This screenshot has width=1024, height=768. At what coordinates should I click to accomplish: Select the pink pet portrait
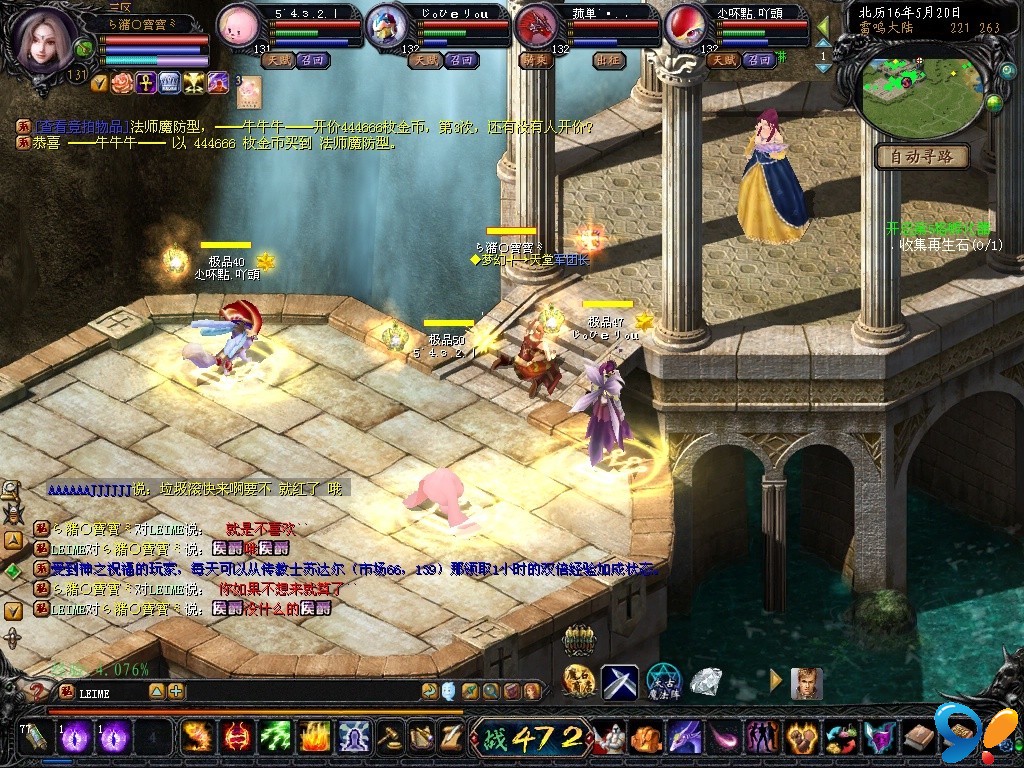pyautogui.click(x=239, y=25)
